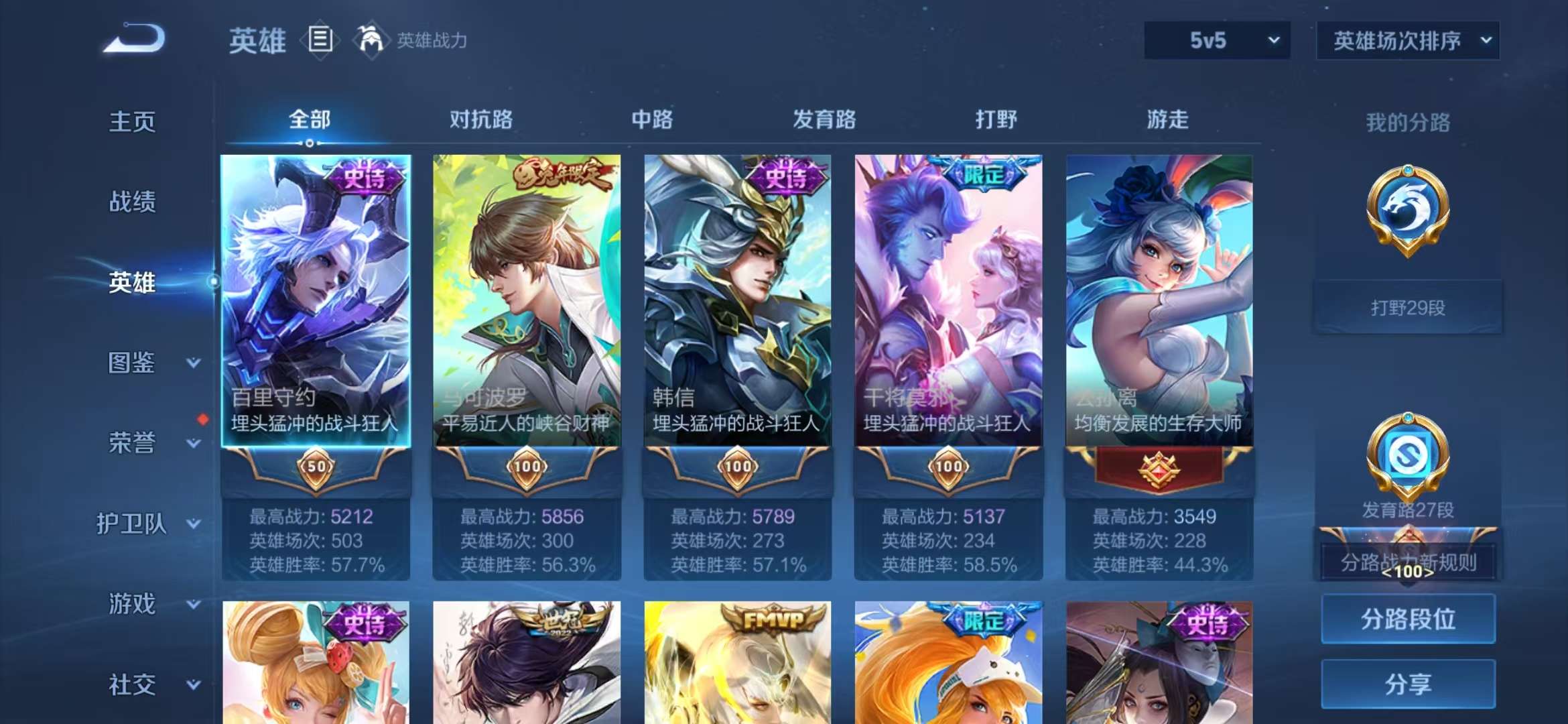Image resolution: width=1568 pixels, height=724 pixels.
Task: Open the hero list icon beside 英雄 title
Action: coord(322,40)
